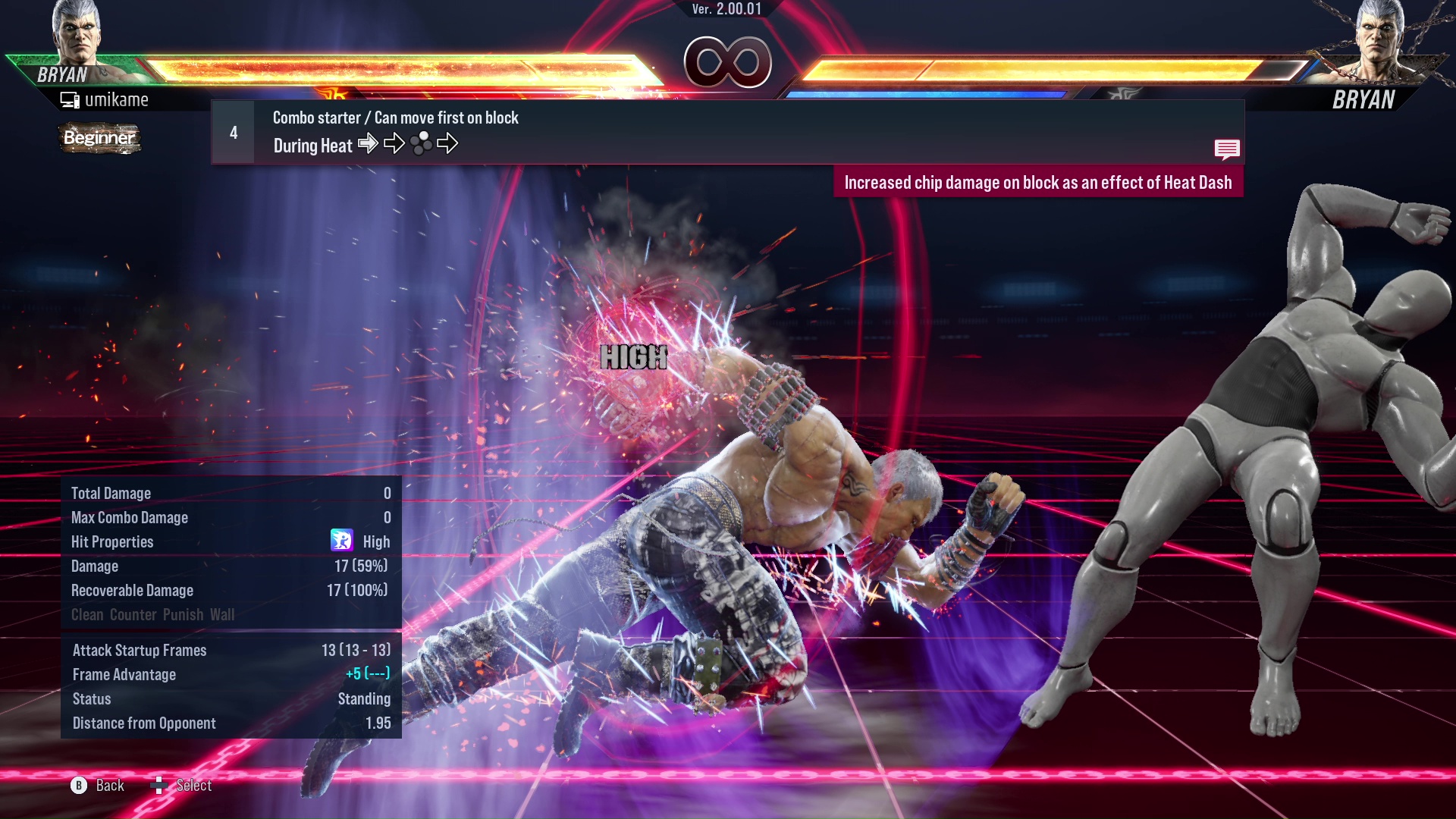Select the Beginner difficulty tab
Viewport: 1456px width, 819px height.
[x=99, y=139]
